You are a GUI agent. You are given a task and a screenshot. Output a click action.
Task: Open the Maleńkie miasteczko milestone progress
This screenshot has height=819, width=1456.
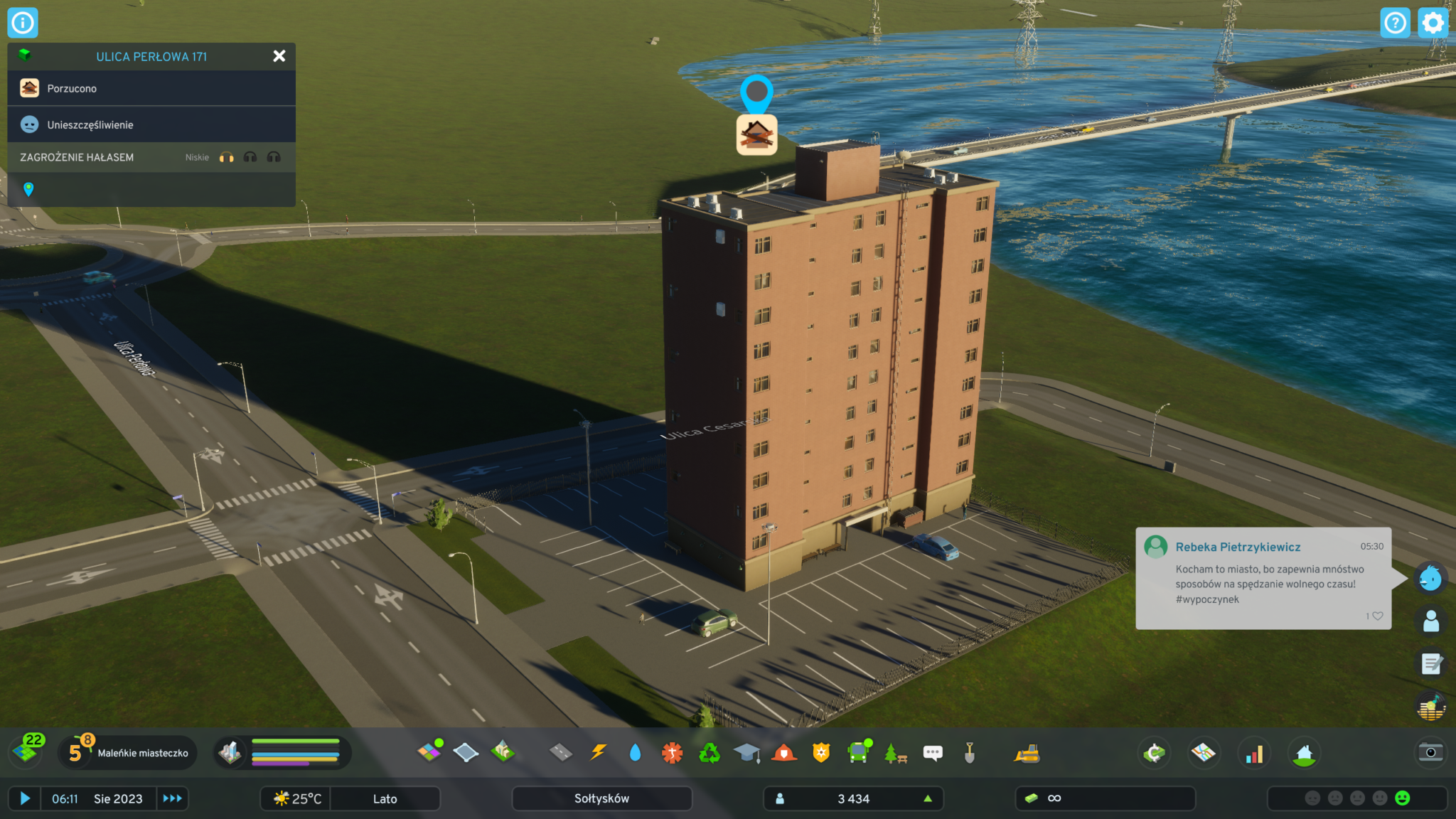point(128,753)
